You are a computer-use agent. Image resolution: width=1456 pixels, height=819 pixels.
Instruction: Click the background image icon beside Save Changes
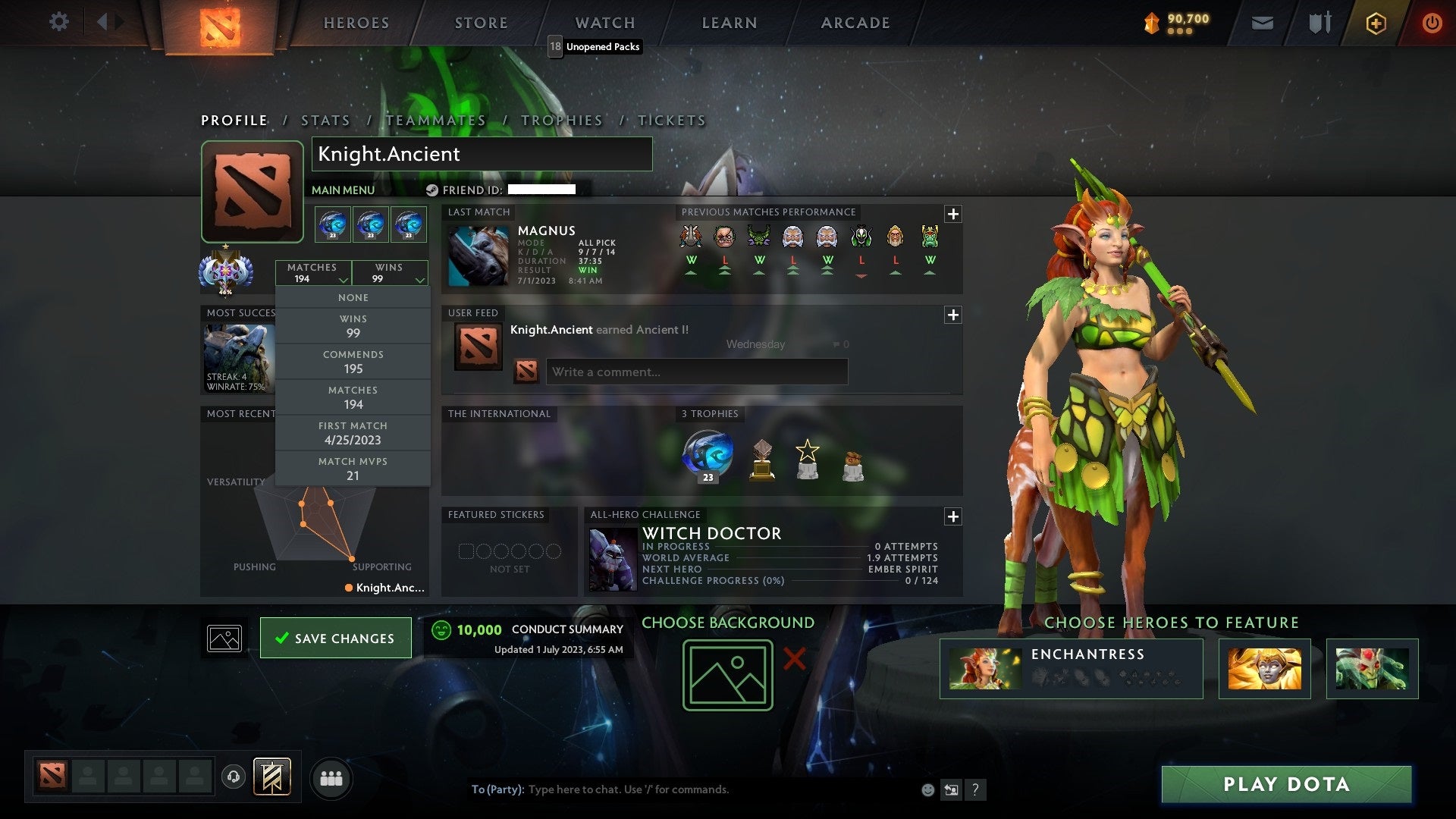coord(225,638)
